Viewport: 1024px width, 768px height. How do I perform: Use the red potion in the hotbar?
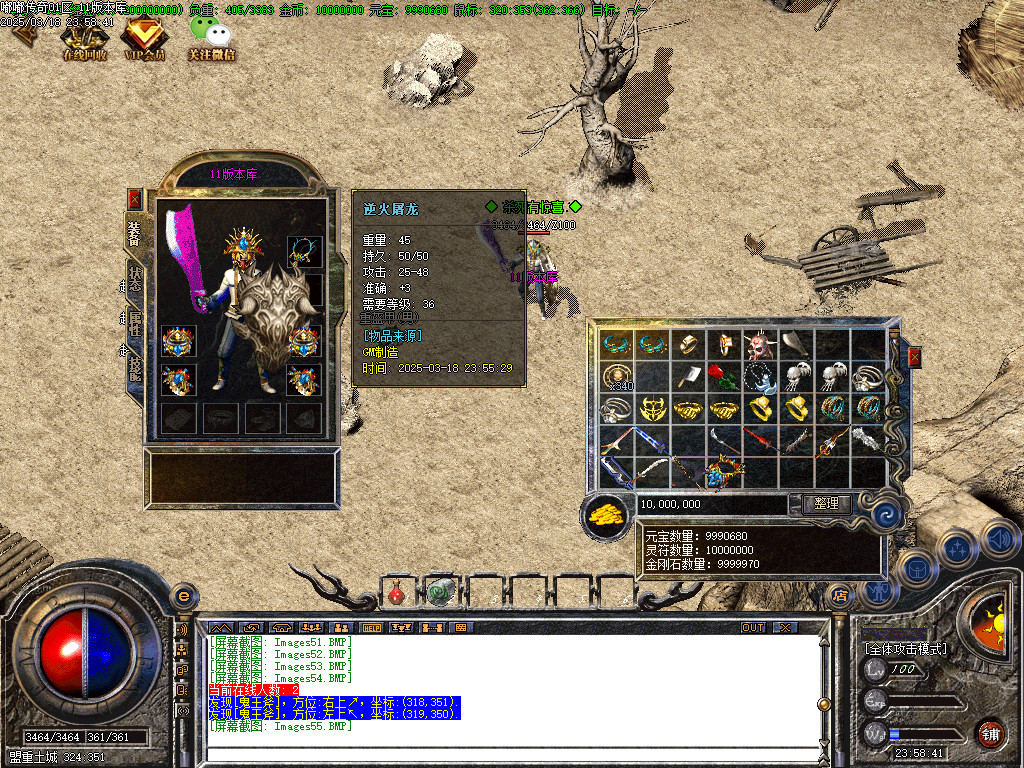coord(396,594)
